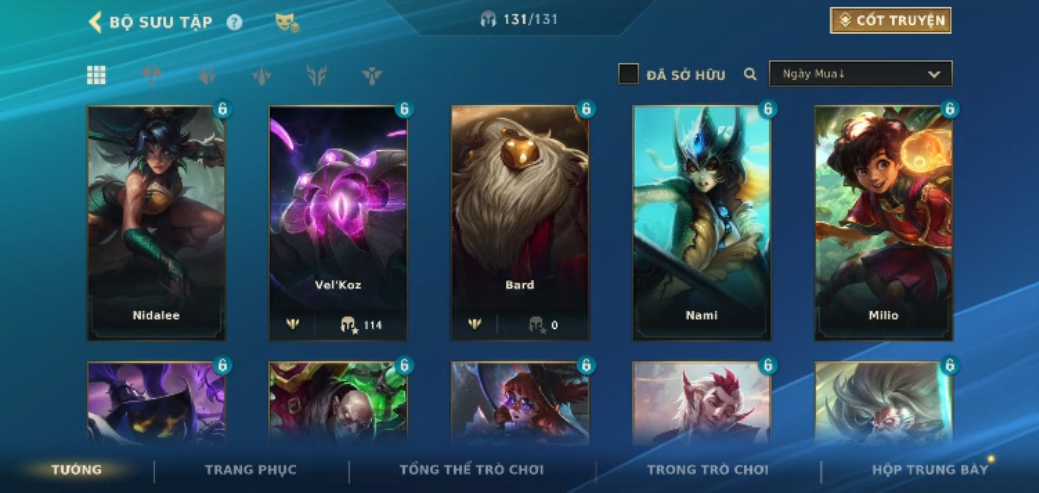
Task: Pick the Nami champion card
Action: click(702, 222)
